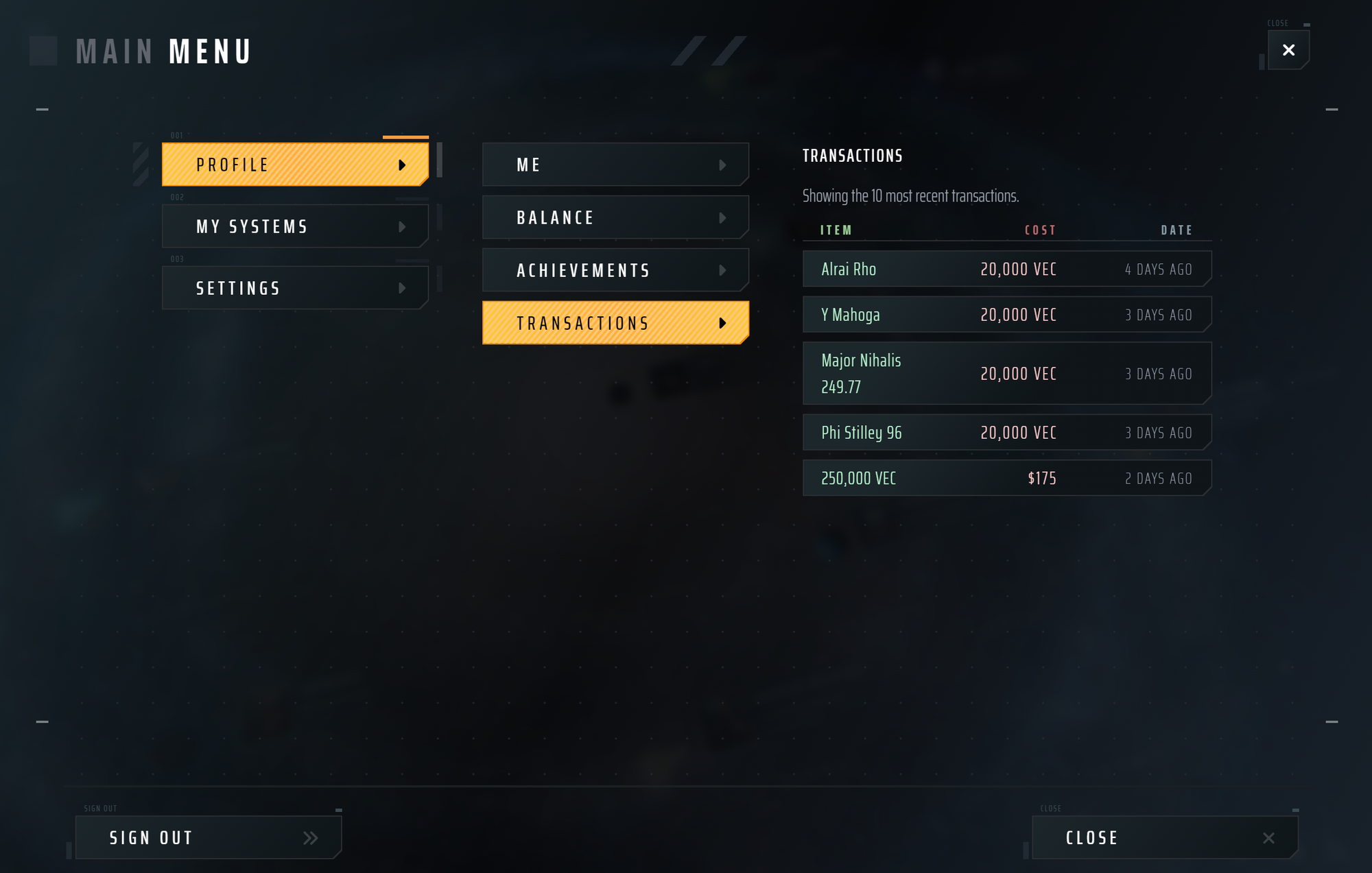Expand the Achievements submenu arrow
1372x873 pixels.
coord(722,270)
